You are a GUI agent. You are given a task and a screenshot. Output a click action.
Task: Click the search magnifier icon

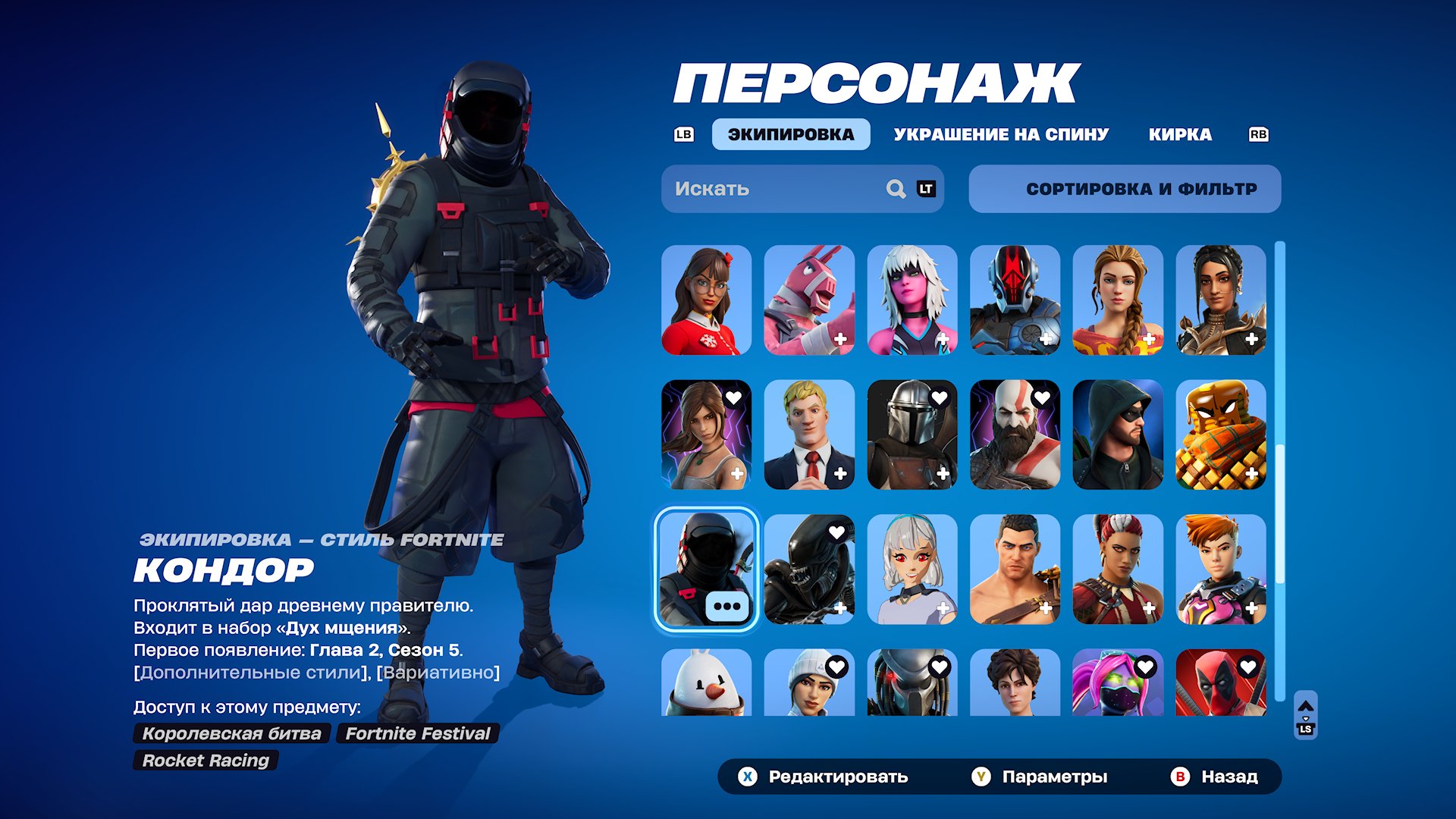895,188
